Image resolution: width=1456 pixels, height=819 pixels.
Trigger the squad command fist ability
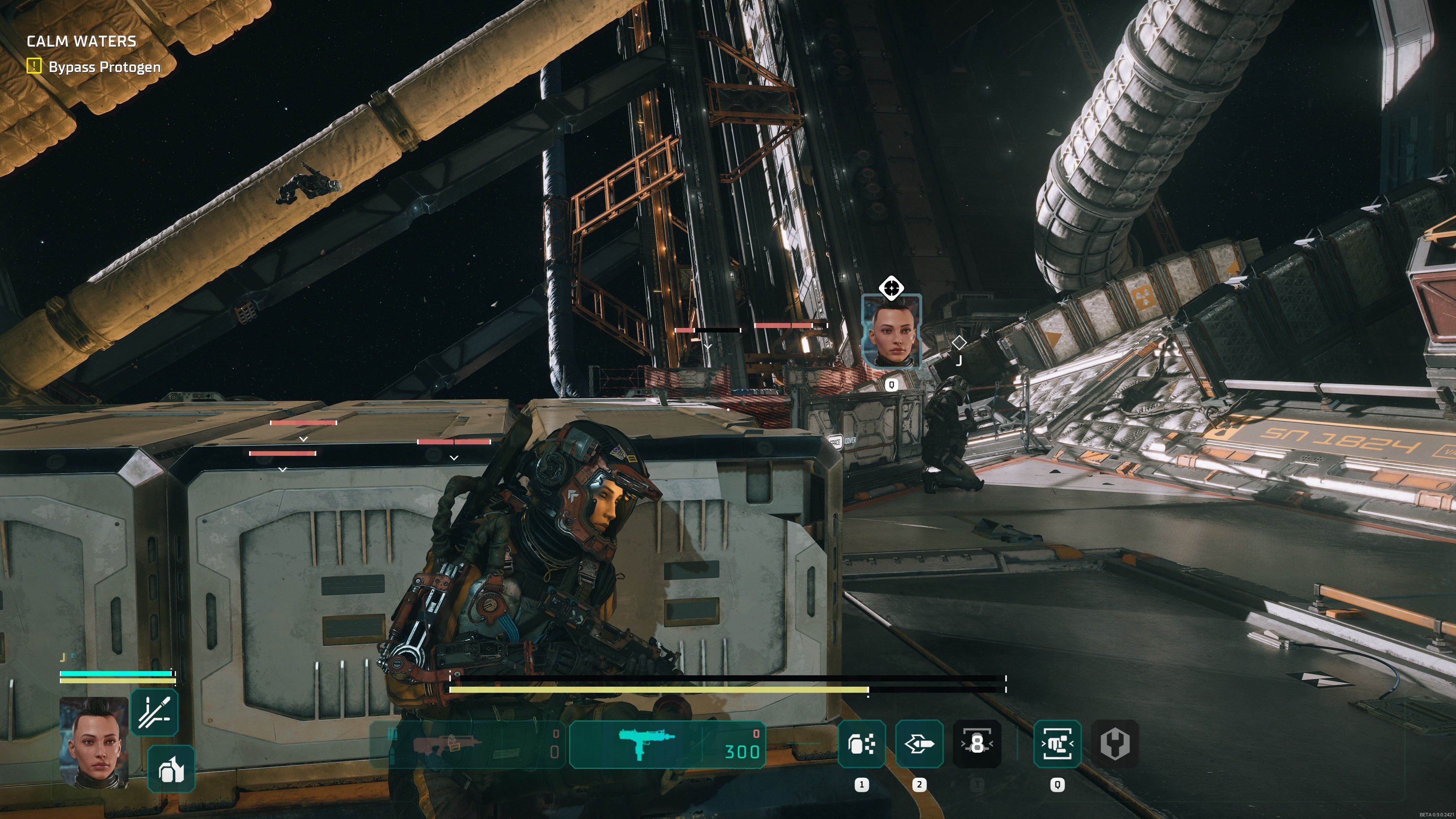1057,744
